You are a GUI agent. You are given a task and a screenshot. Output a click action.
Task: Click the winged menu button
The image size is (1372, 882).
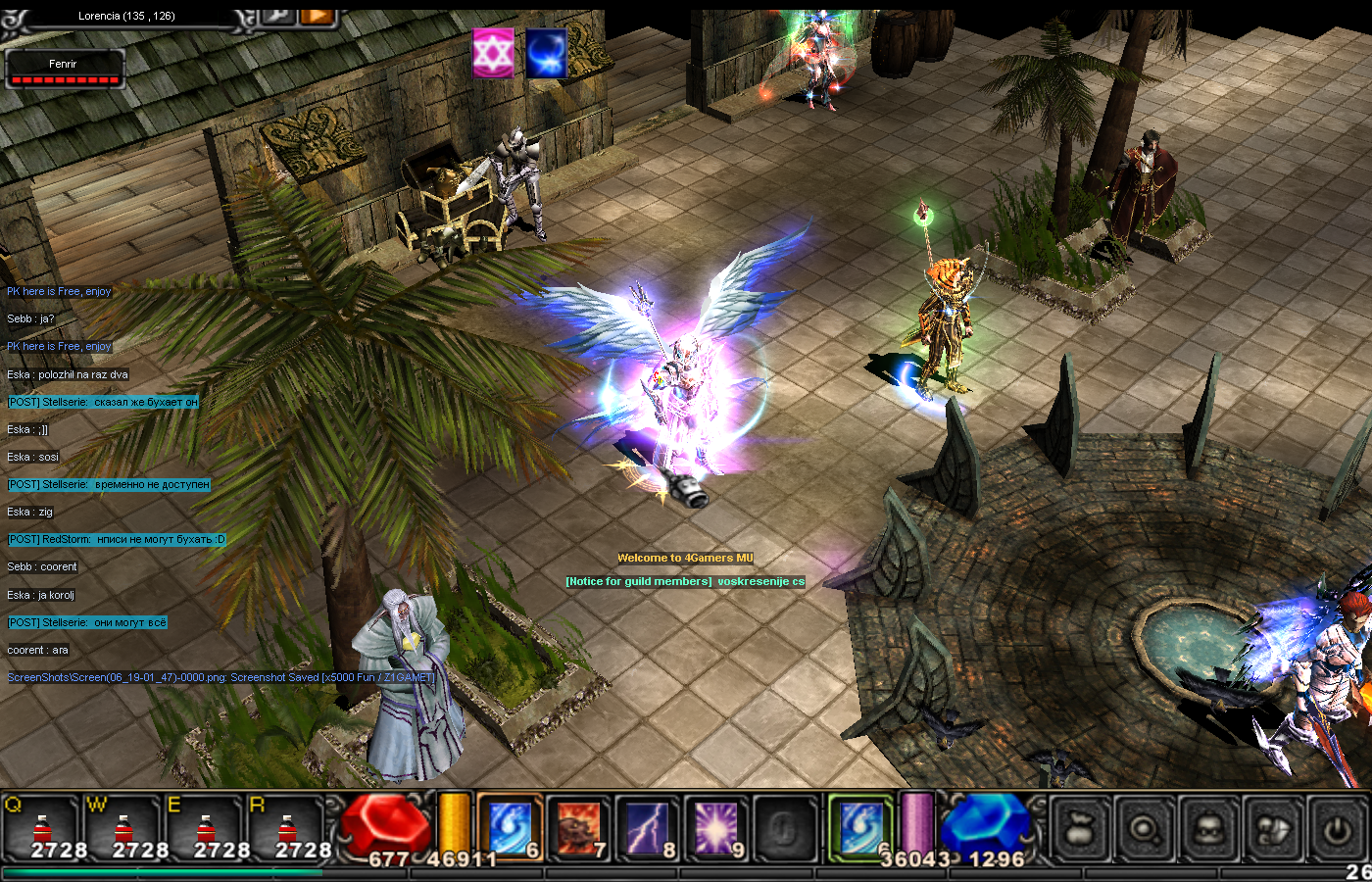(1274, 830)
